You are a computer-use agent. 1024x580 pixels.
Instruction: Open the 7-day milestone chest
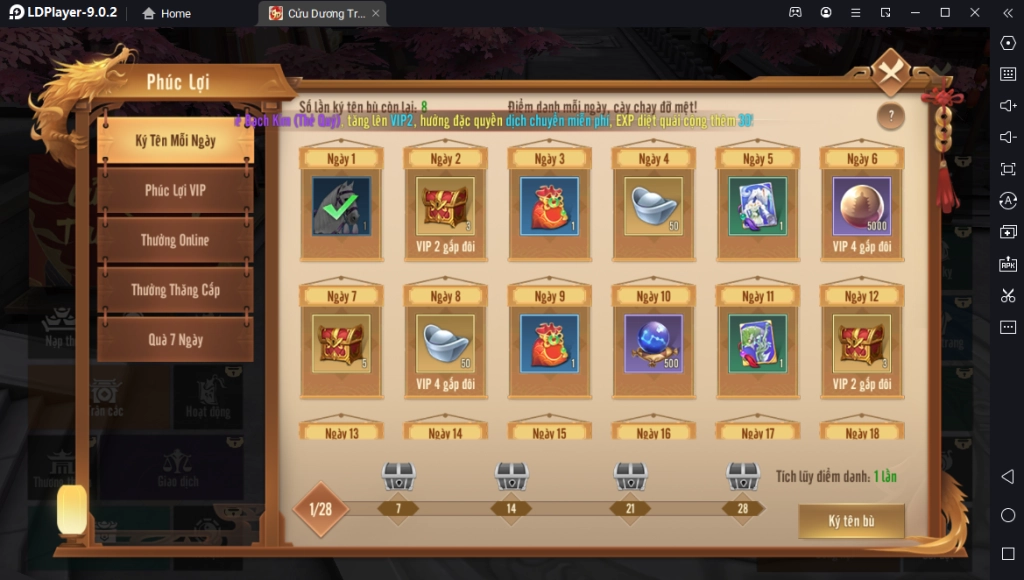399,477
